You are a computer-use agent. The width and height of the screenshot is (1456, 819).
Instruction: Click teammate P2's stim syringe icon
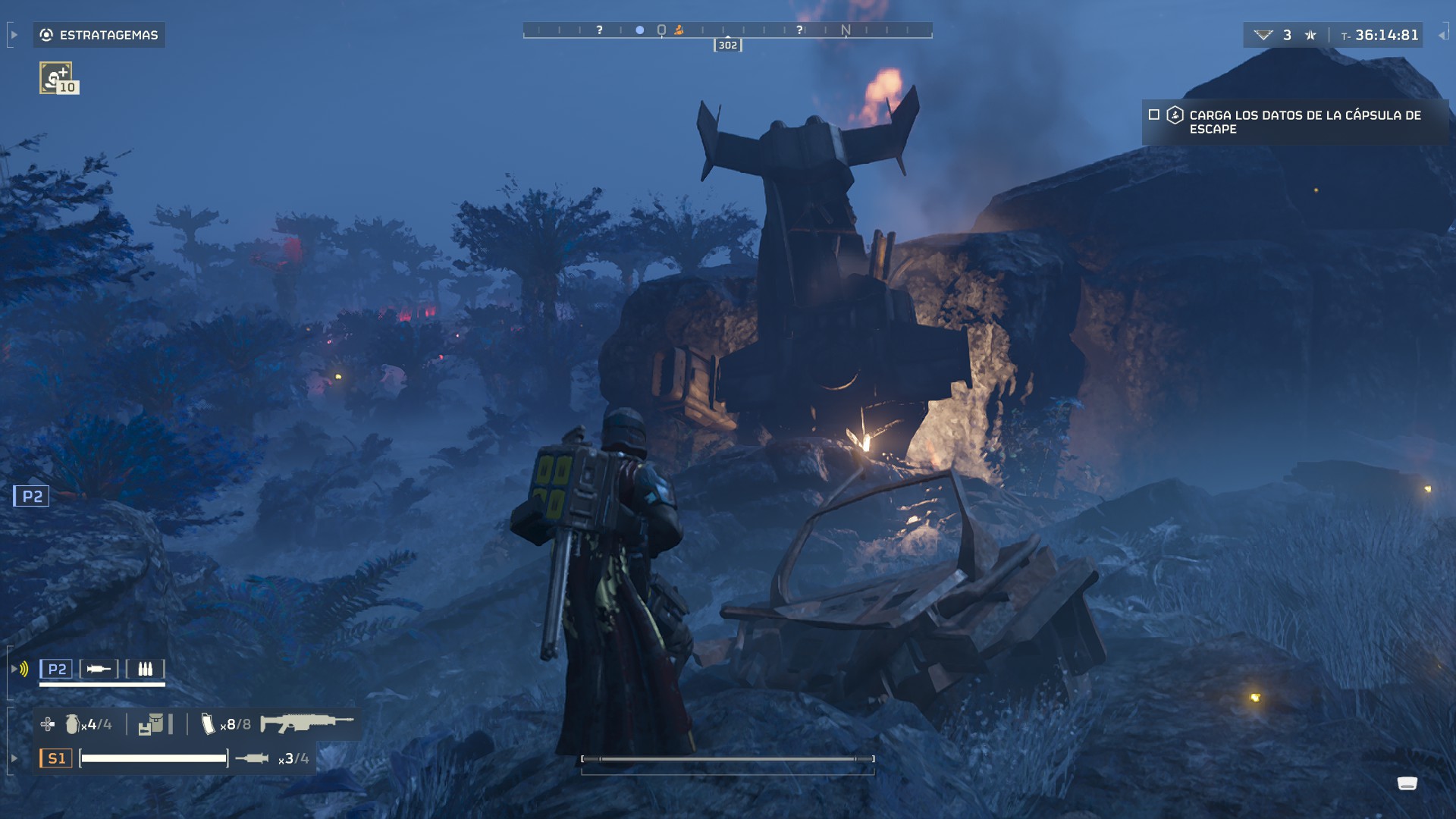pyautogui.click(x=99, y=669)
